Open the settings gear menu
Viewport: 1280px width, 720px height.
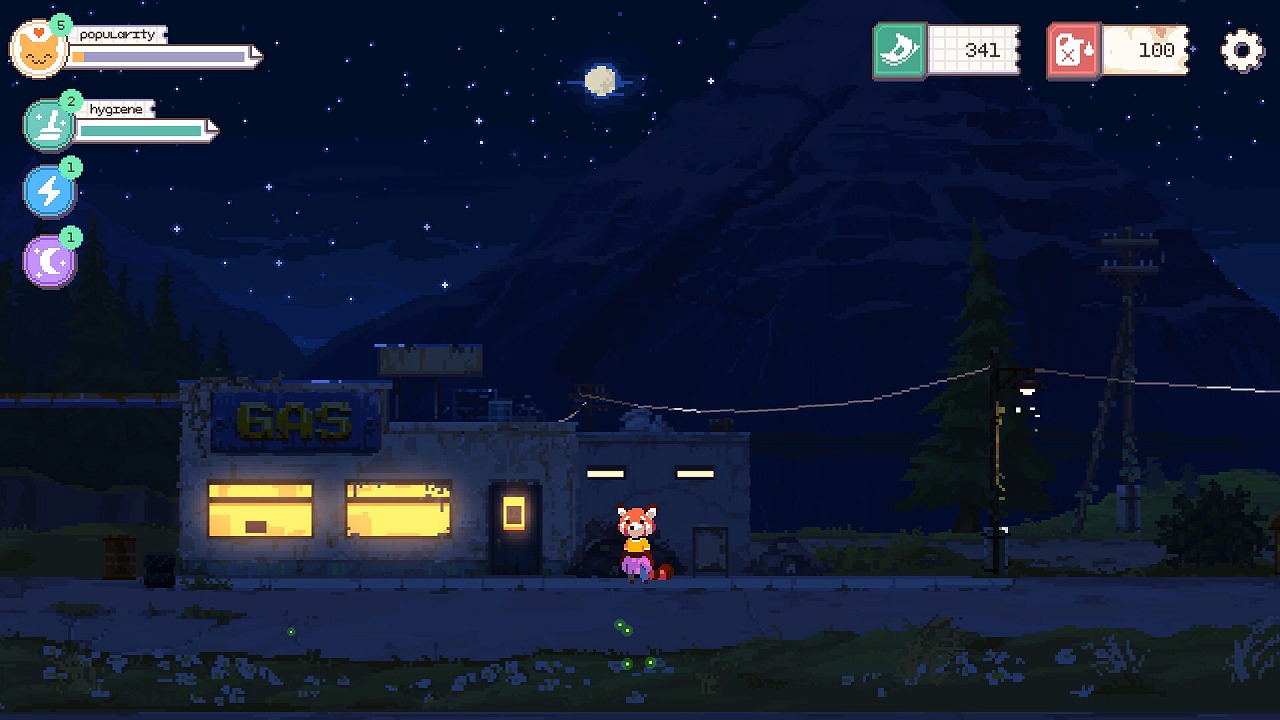1242,50
